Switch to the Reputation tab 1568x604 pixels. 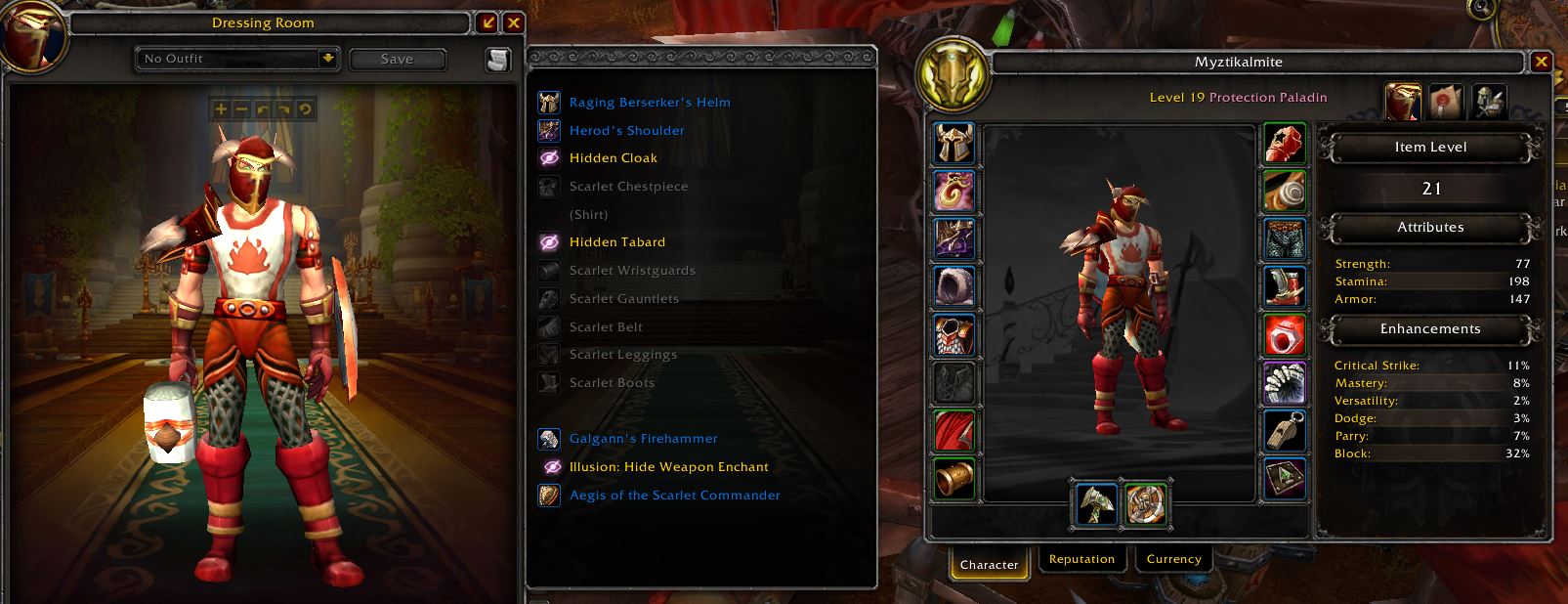click(1081, 560)
